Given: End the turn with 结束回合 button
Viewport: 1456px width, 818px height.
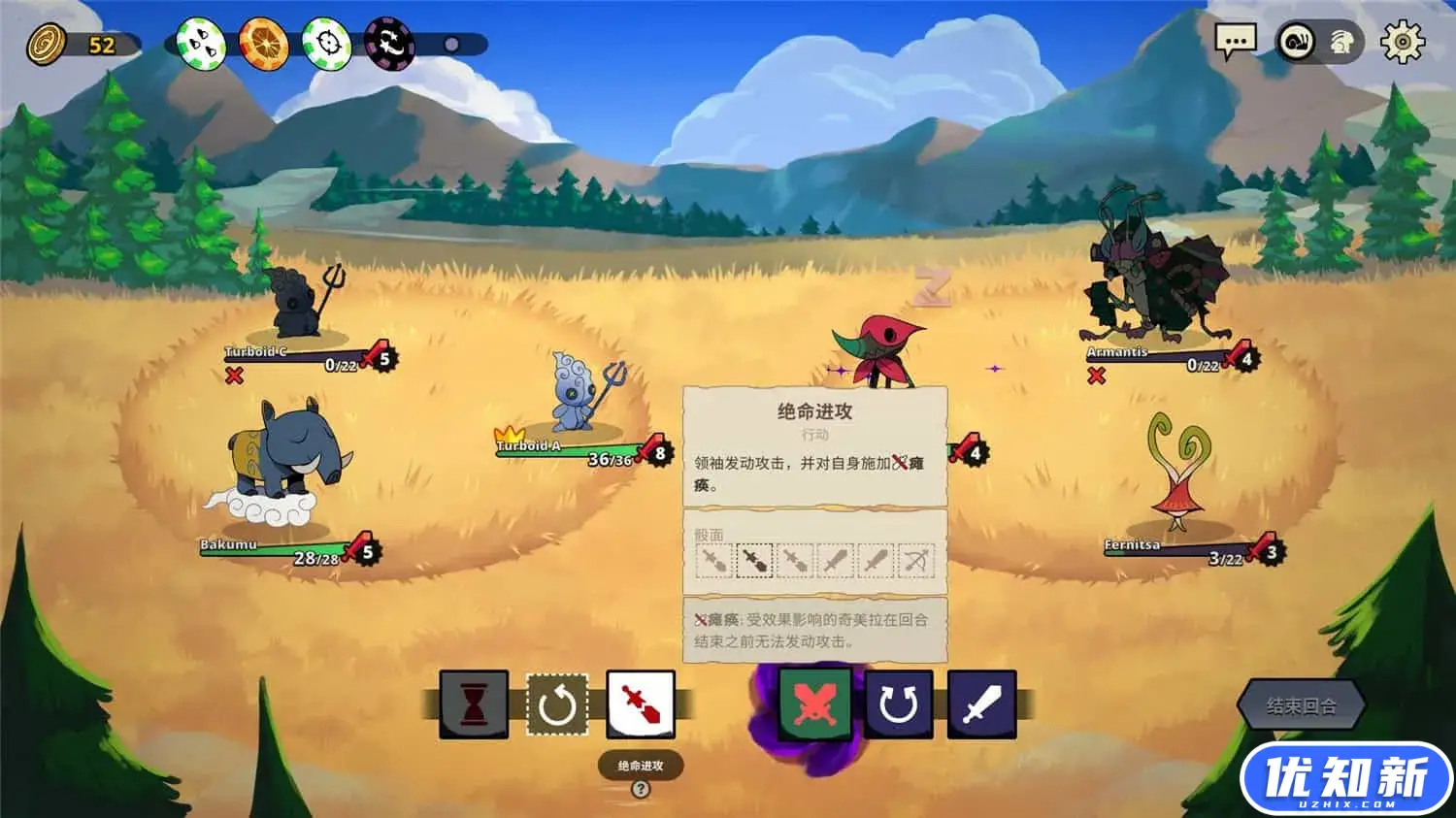Looking at the screenshot, I should coord(1301,705).
